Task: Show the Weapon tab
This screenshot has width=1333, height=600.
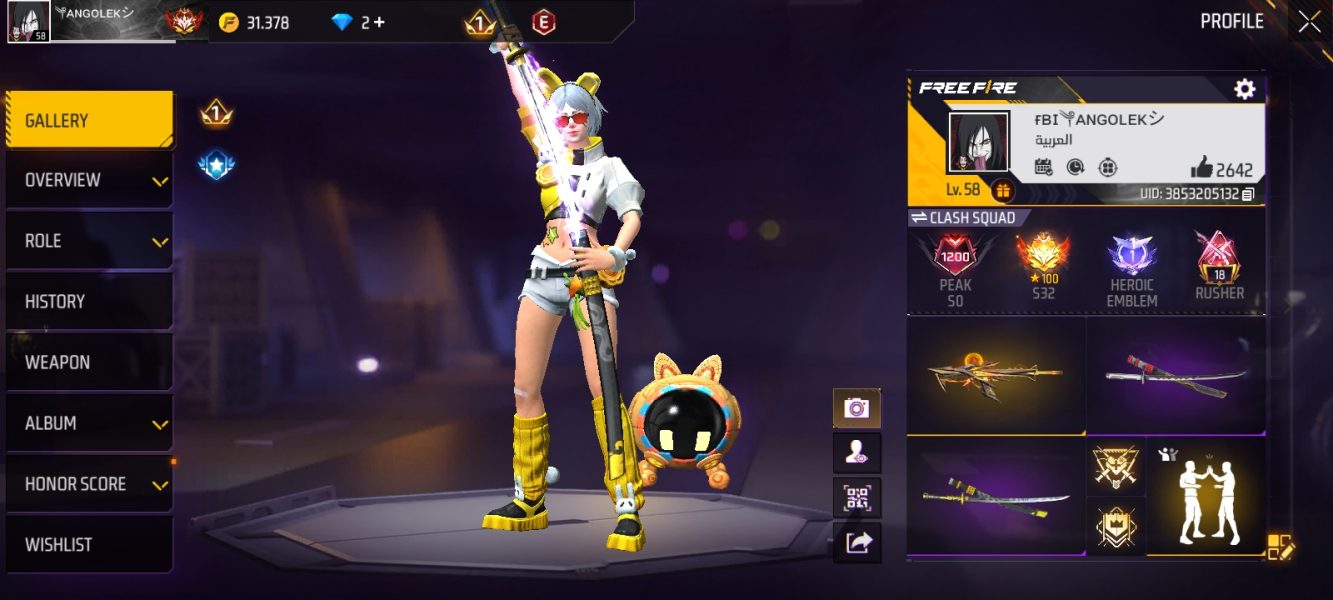Action: 89,362
